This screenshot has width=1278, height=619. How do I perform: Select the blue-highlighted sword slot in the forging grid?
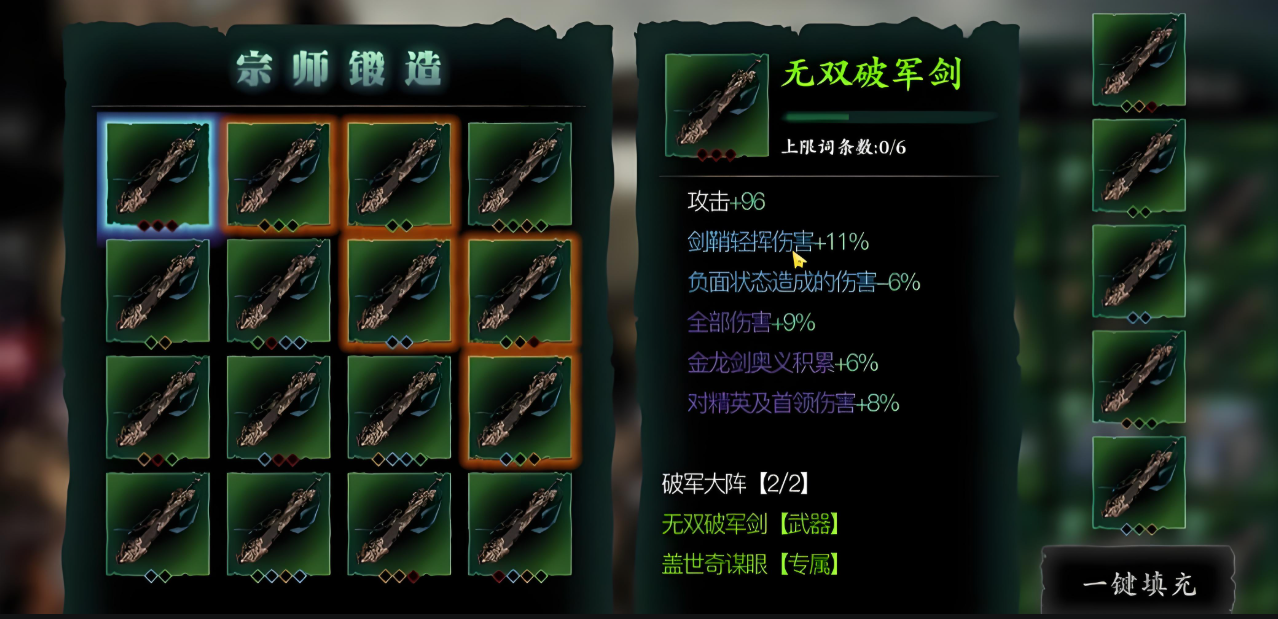coord(157,175)
